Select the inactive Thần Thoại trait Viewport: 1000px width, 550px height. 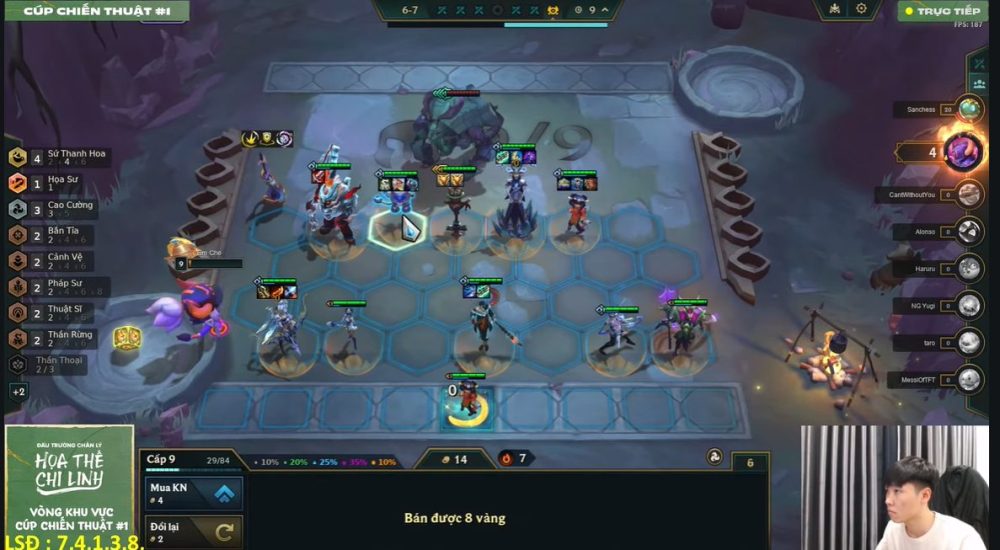click(50, 365)
